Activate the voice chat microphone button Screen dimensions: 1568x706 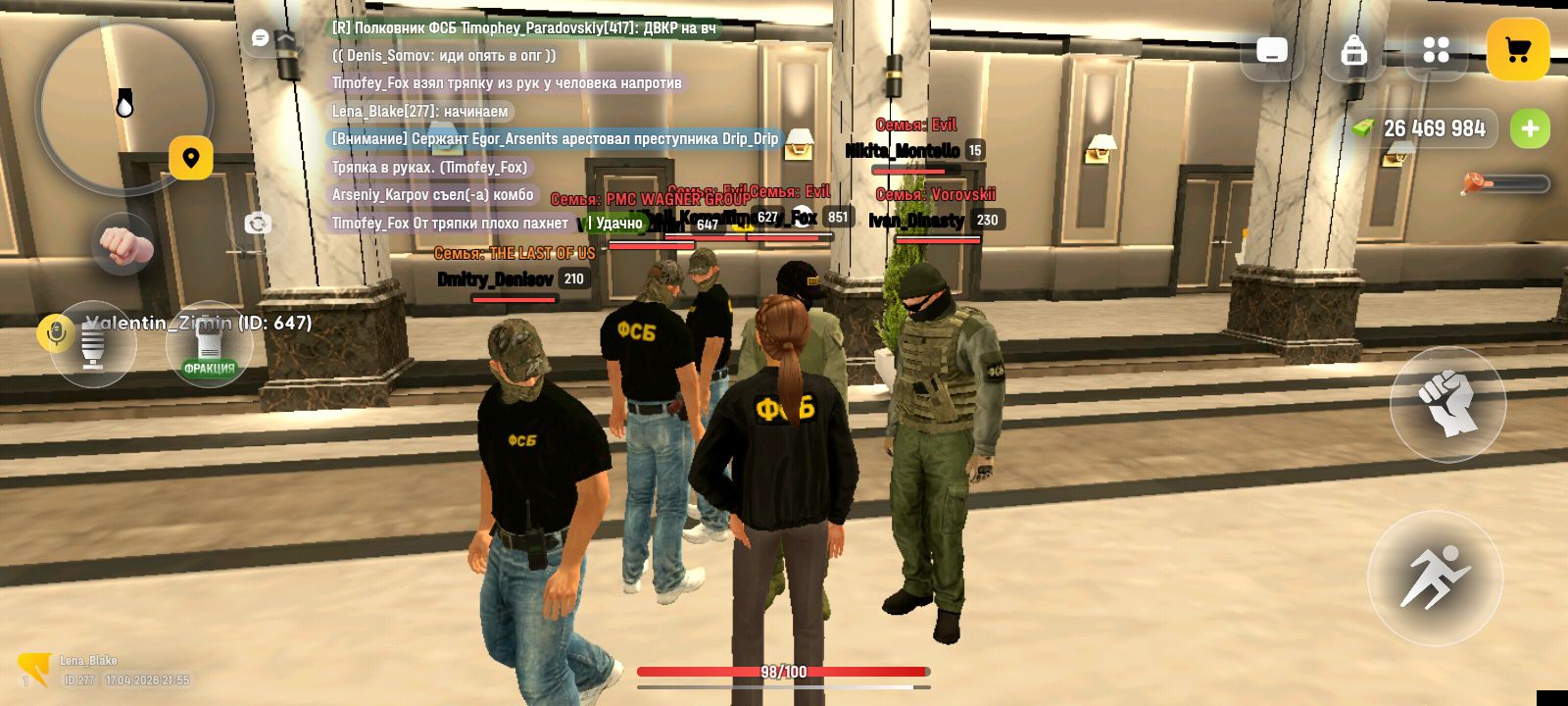tap(93, 346)
